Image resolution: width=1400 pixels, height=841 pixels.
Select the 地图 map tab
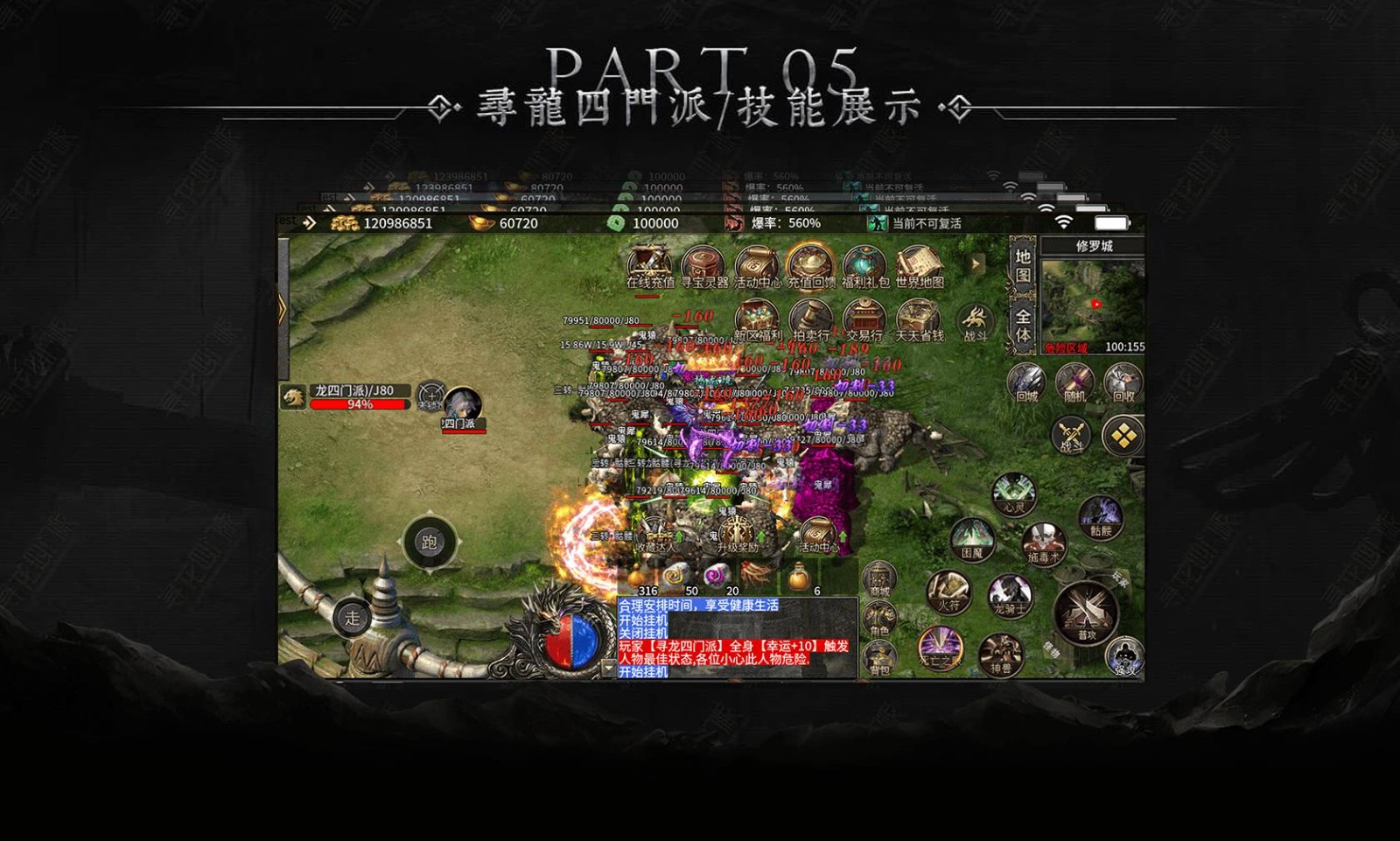coord(1023,266)
